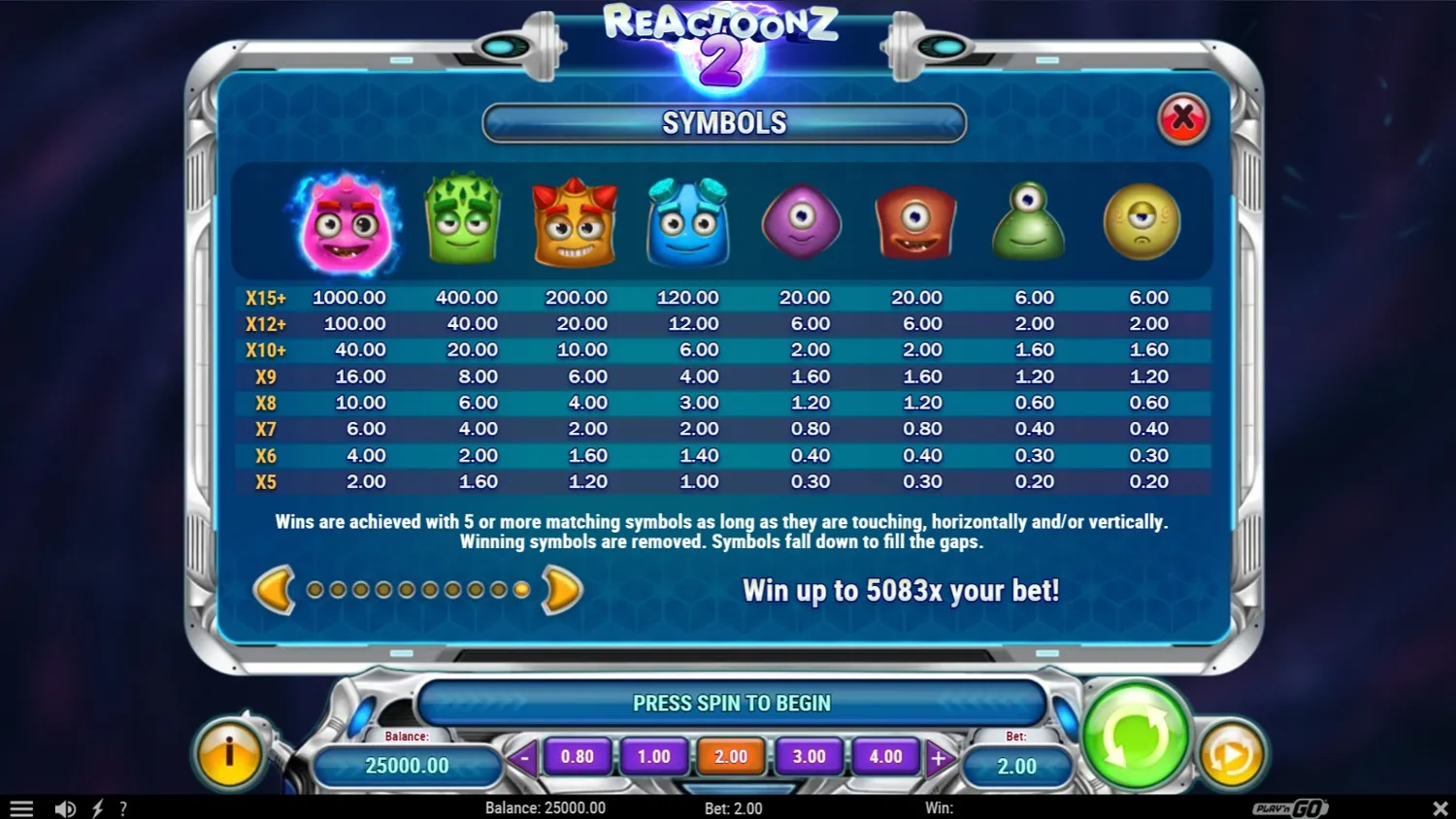This screenshot has width=1456, height=819.
Task: Go to next paytable page with right arrow
Action: point(558,589)
